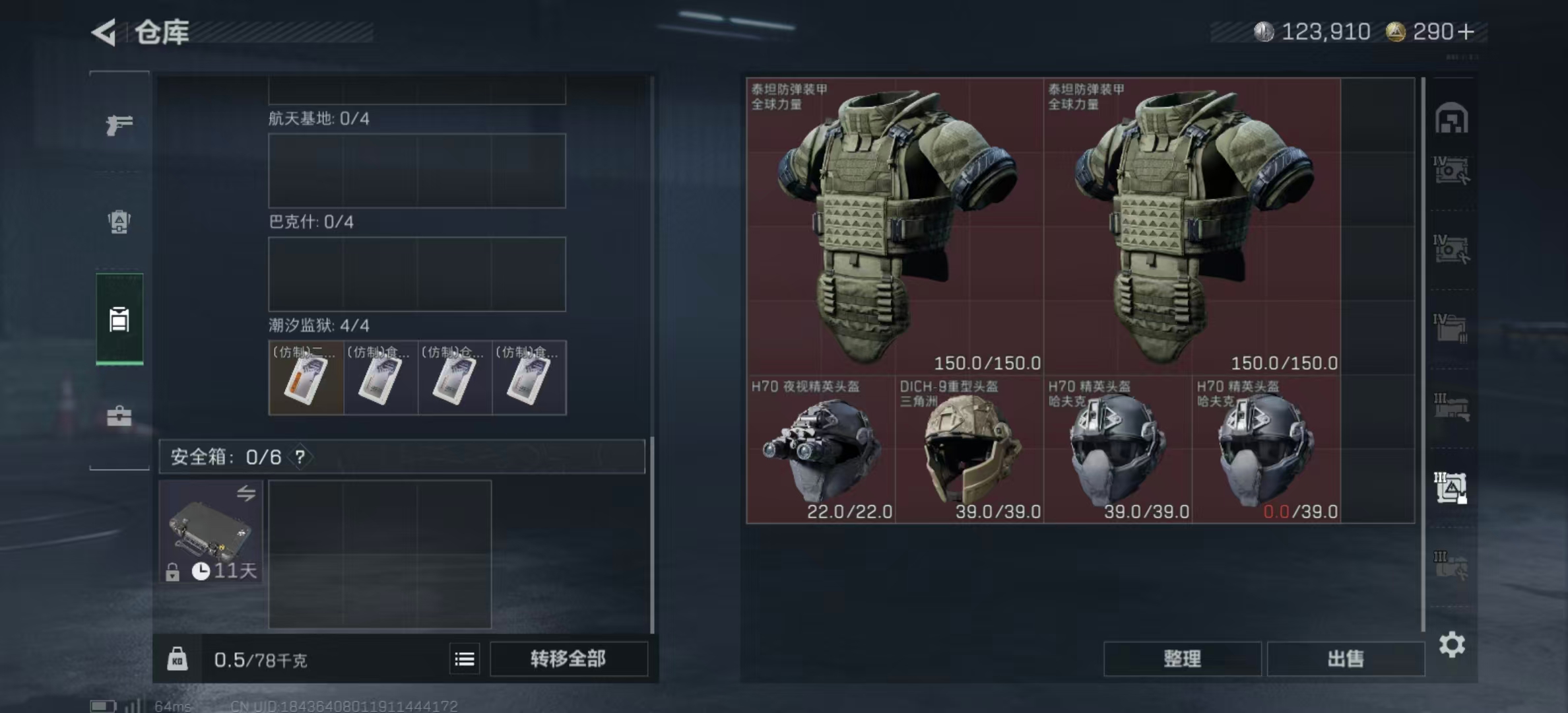Open the warehouse home icon in sidebar
The height and width of the screenshot is (713, 1568).
click(x=1451, y=119)
